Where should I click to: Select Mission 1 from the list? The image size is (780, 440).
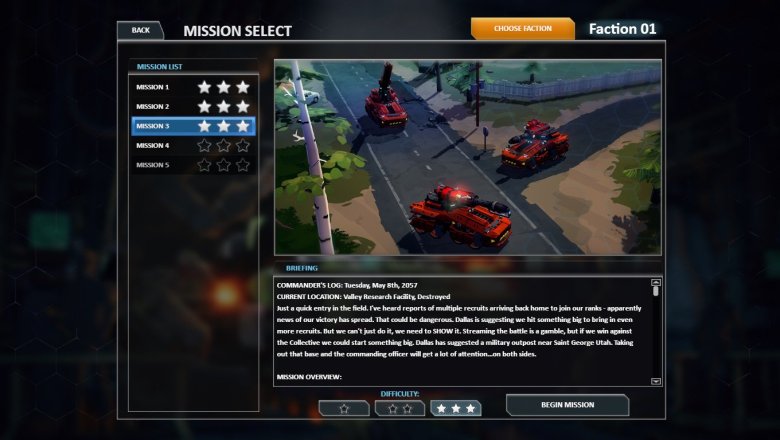(x=193, y=87)
